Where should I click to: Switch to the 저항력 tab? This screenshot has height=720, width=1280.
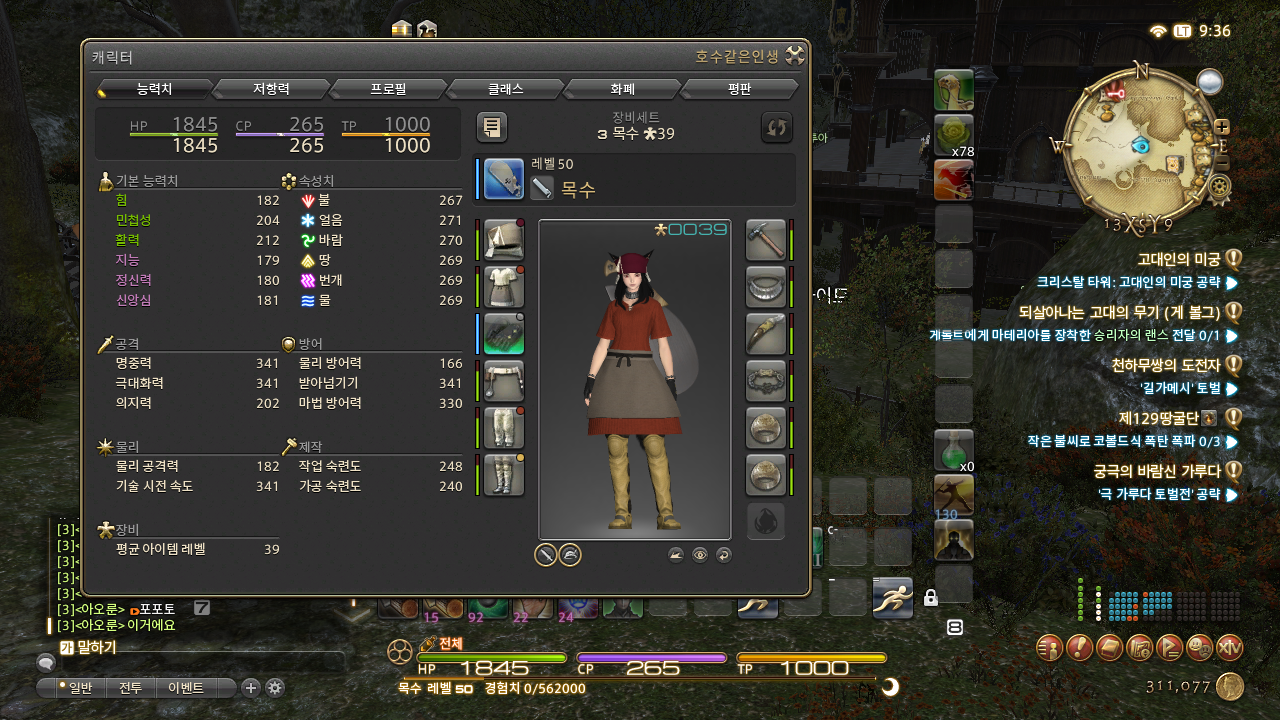point(271,89)
